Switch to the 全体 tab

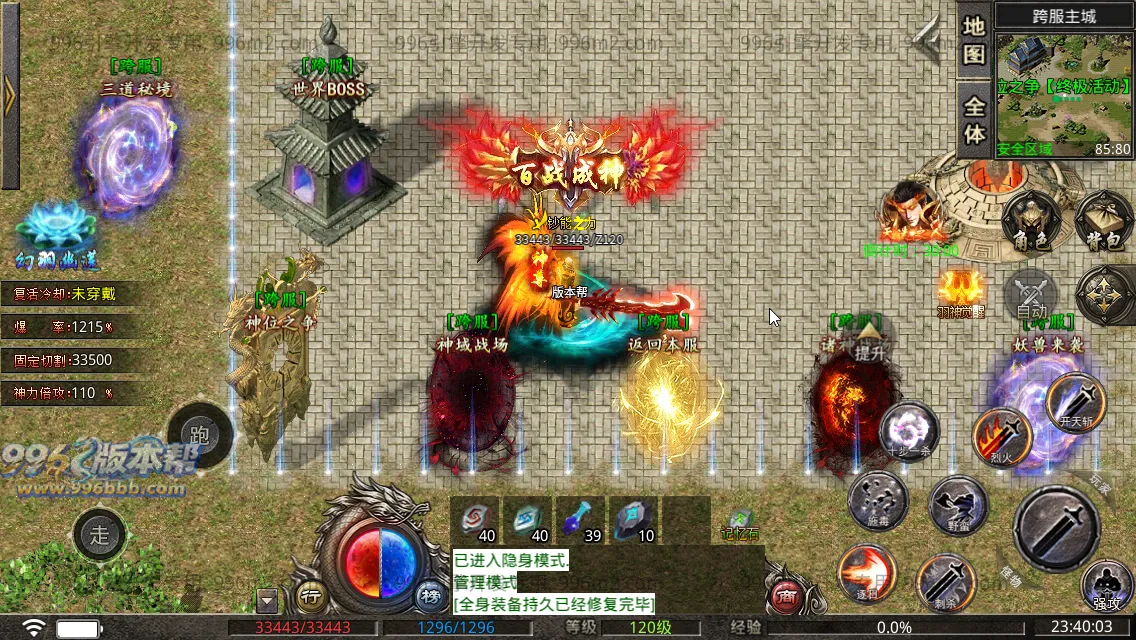click(x=974, y=118)
